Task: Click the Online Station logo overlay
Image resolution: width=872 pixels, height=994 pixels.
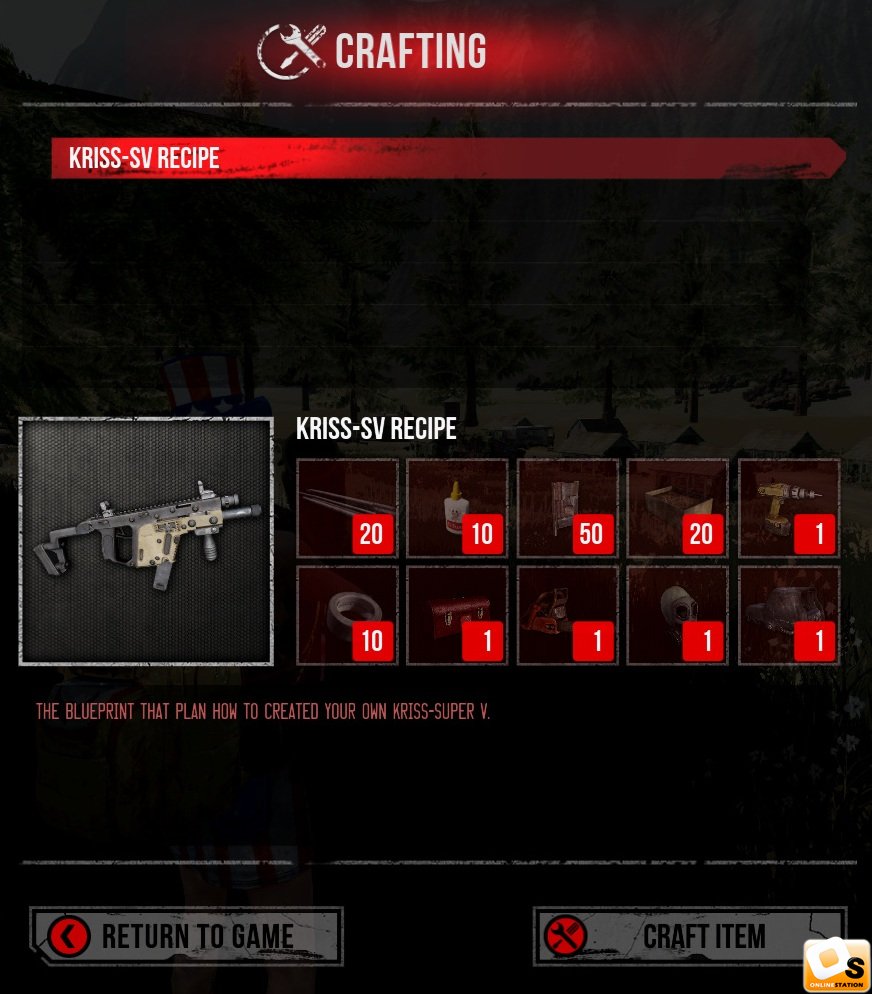Action: pyautogui.click(x=836, y=965)
